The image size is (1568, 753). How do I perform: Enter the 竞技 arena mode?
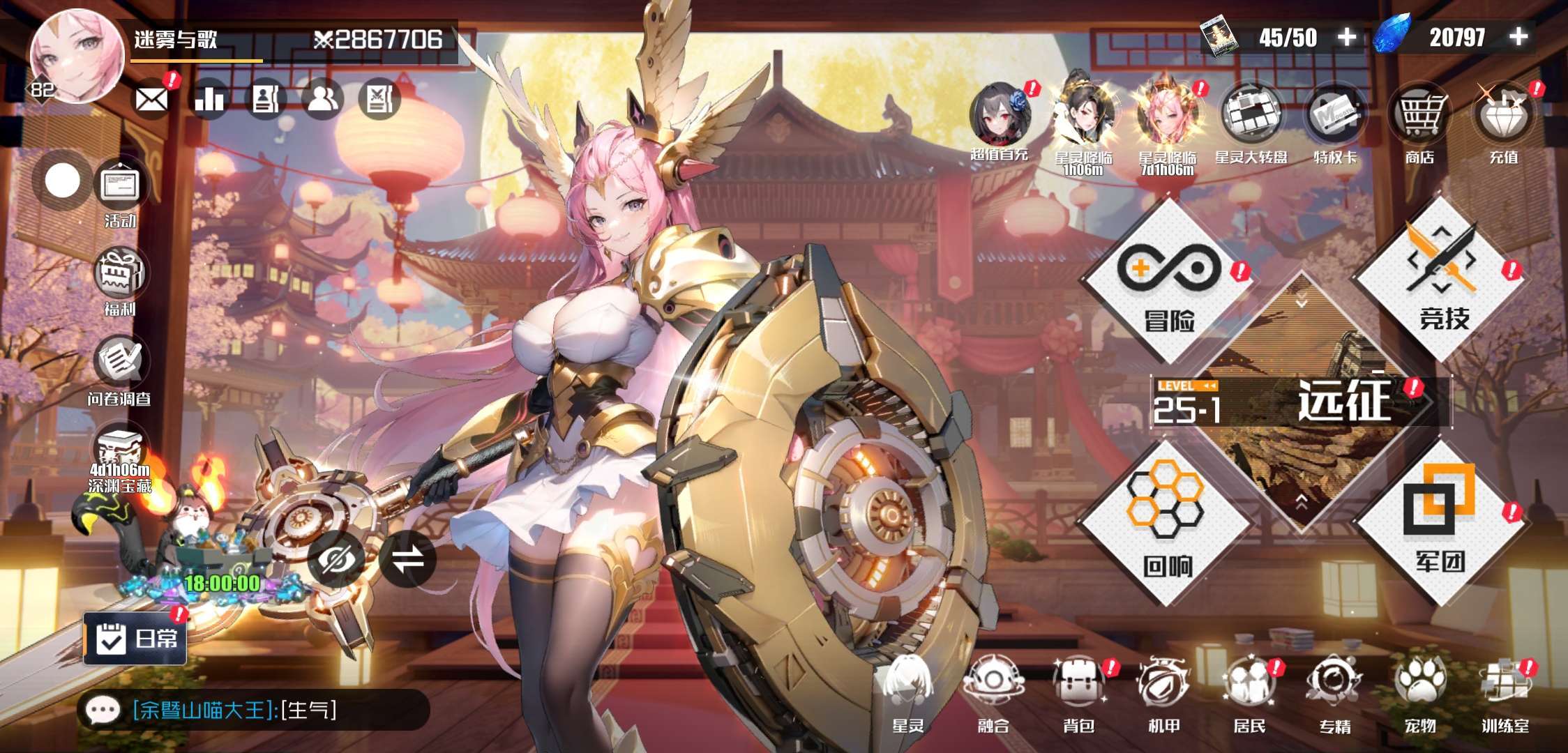pyautogui.click(x=1441, y=279)
